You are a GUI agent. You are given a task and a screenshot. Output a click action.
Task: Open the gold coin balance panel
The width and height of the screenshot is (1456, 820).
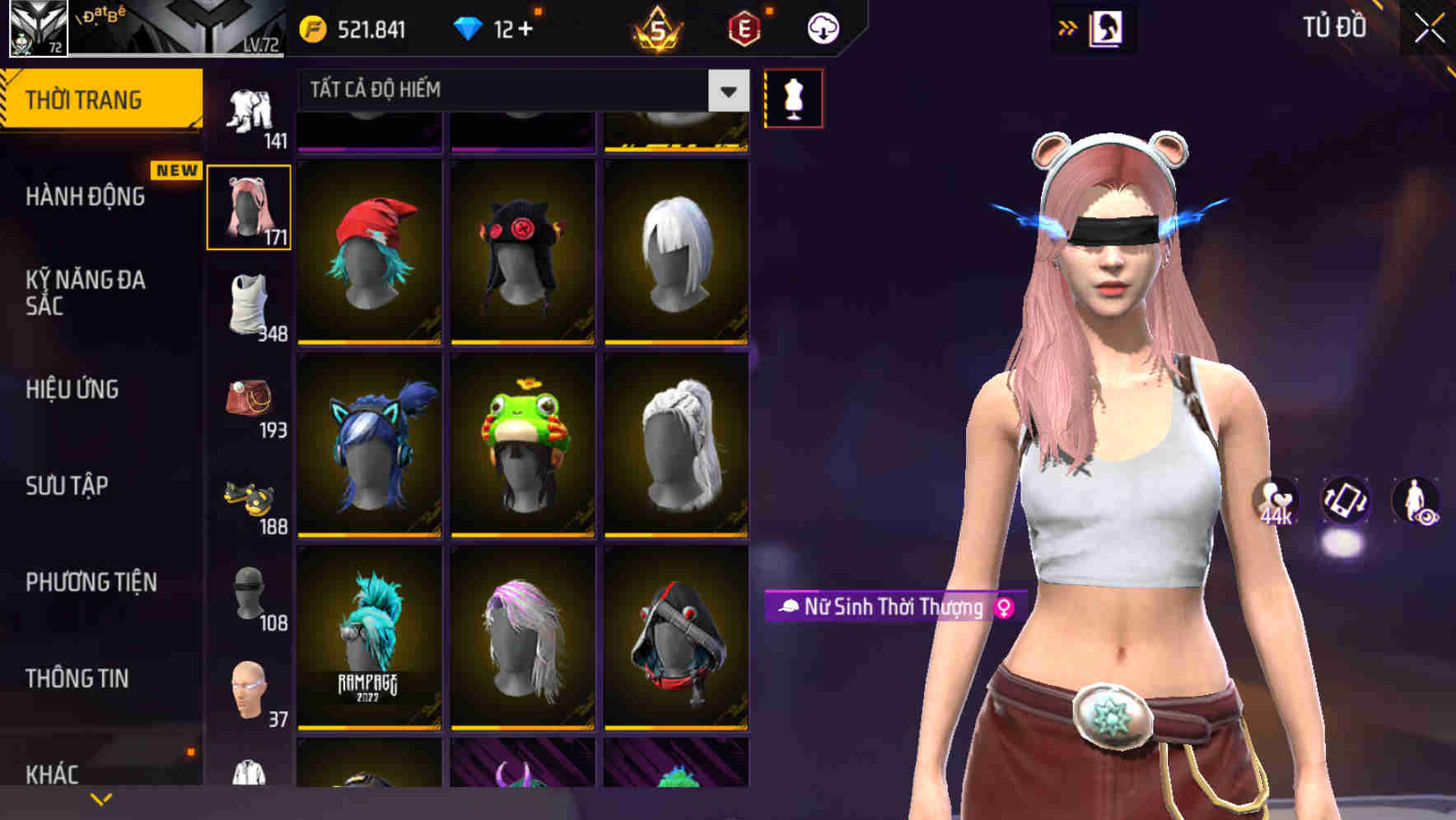(x=313, y=26)
